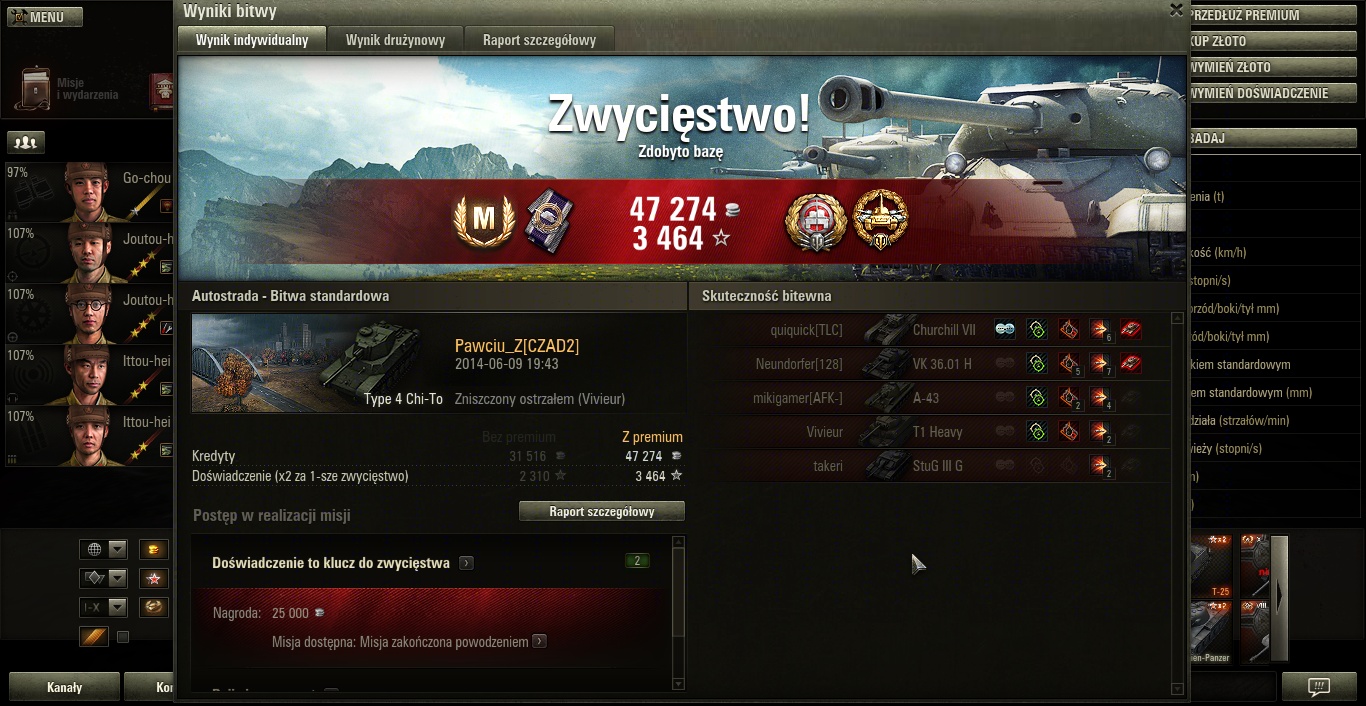
Task: Close the battle results window
Action: point(1176,9)
